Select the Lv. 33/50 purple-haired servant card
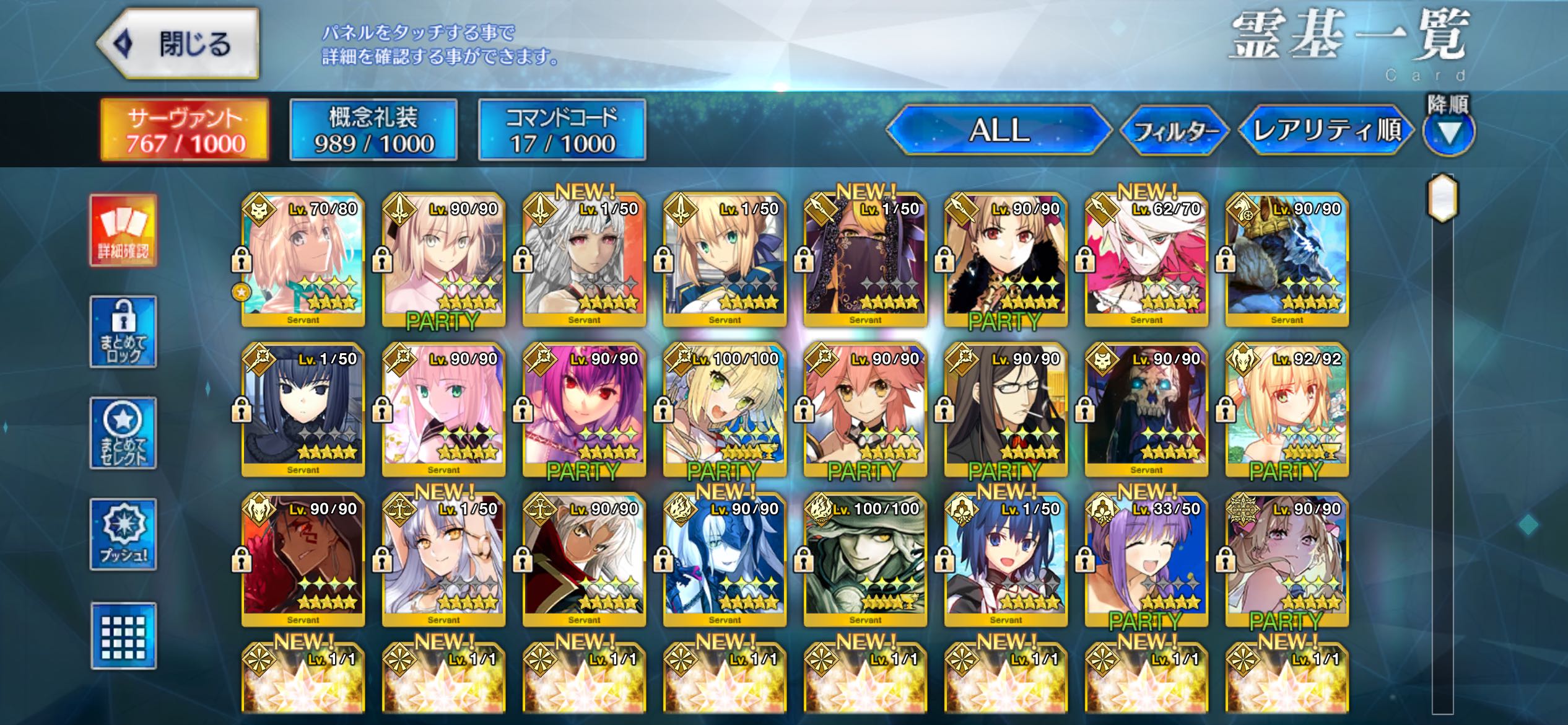 tap(1146, 560)
